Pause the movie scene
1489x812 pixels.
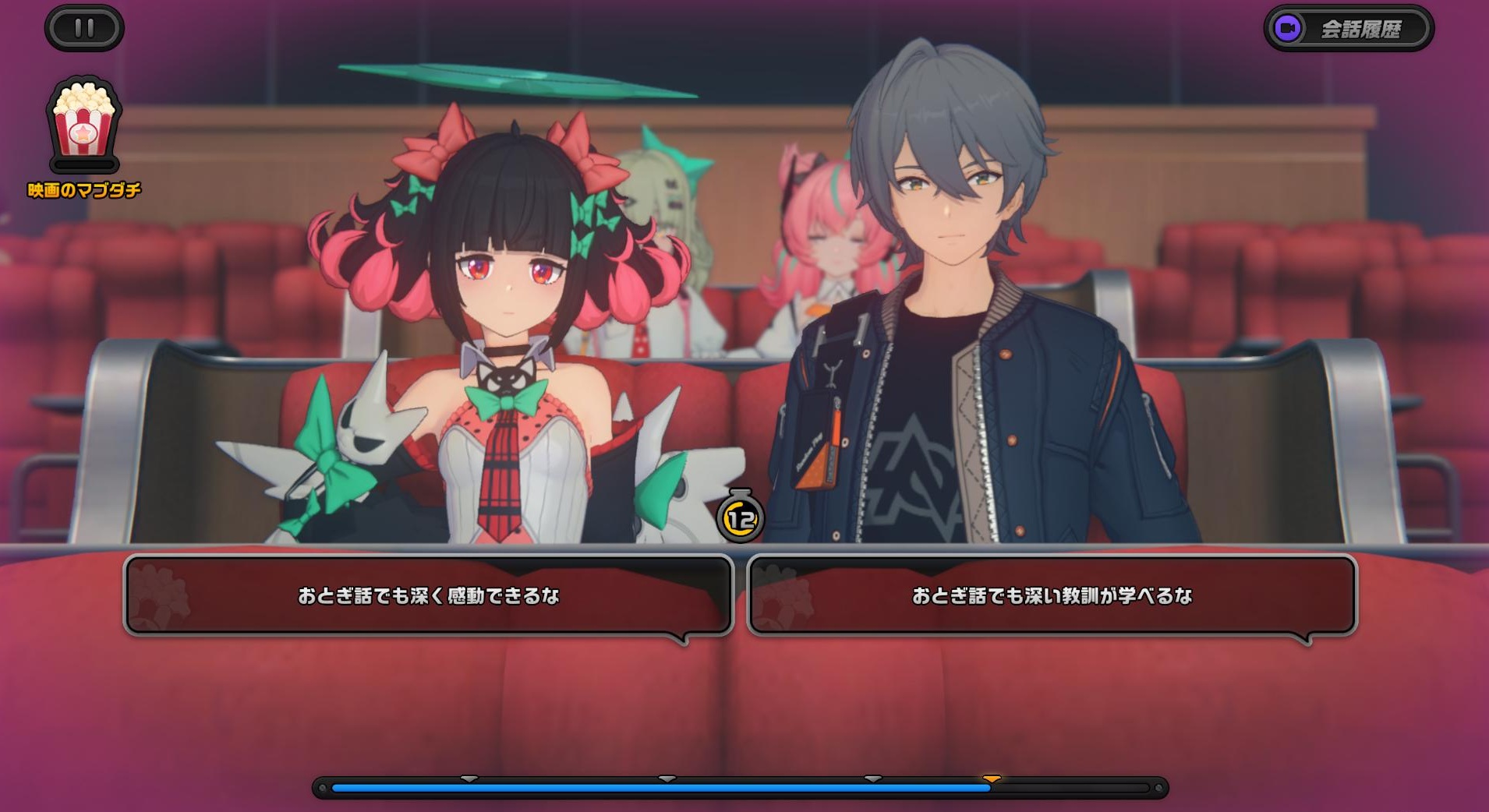click(84, 29)
